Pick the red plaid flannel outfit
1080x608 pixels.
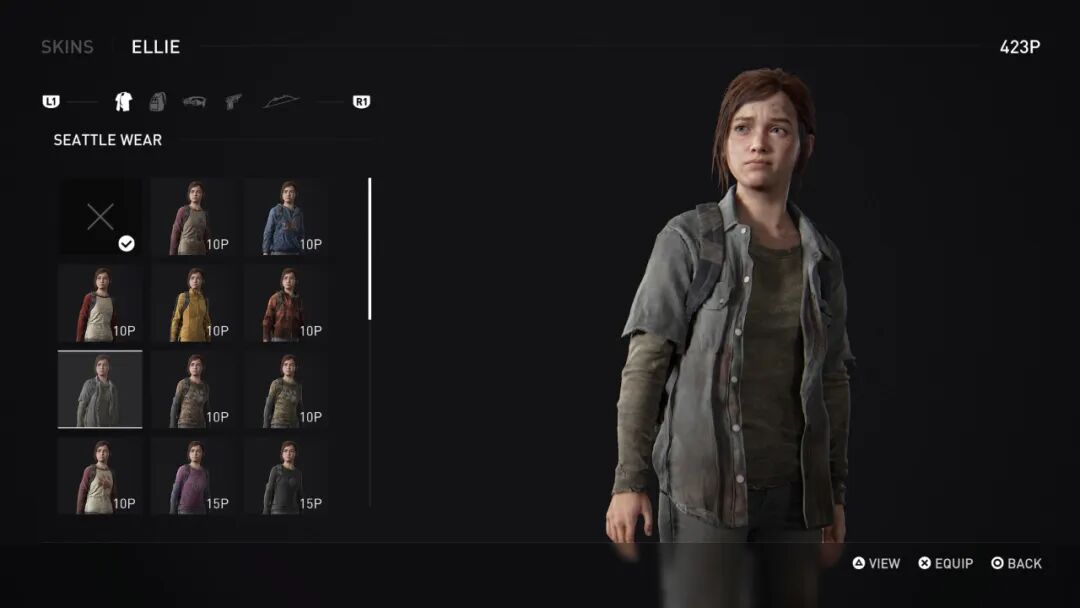coord(287,303)
